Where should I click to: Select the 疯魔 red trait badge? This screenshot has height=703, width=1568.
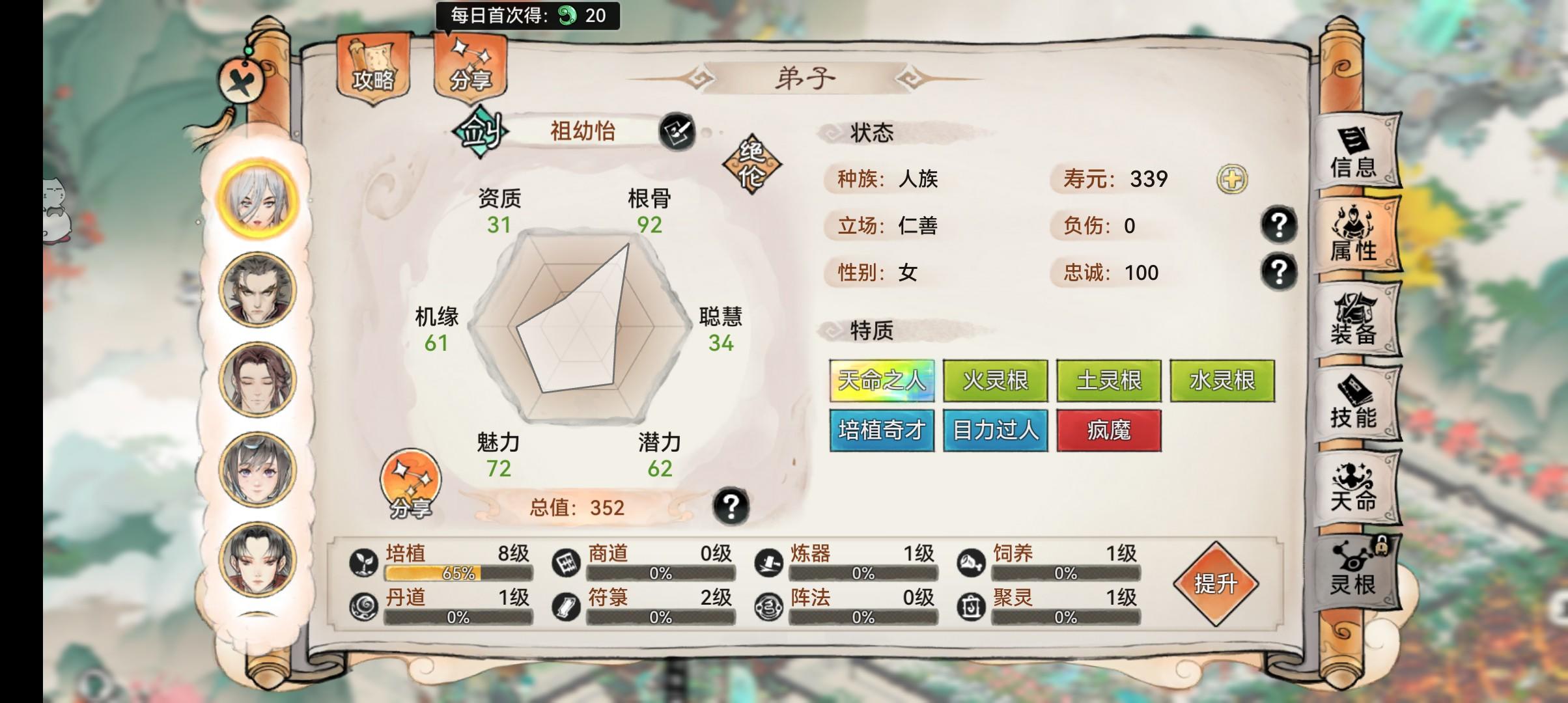[1109, 431]
